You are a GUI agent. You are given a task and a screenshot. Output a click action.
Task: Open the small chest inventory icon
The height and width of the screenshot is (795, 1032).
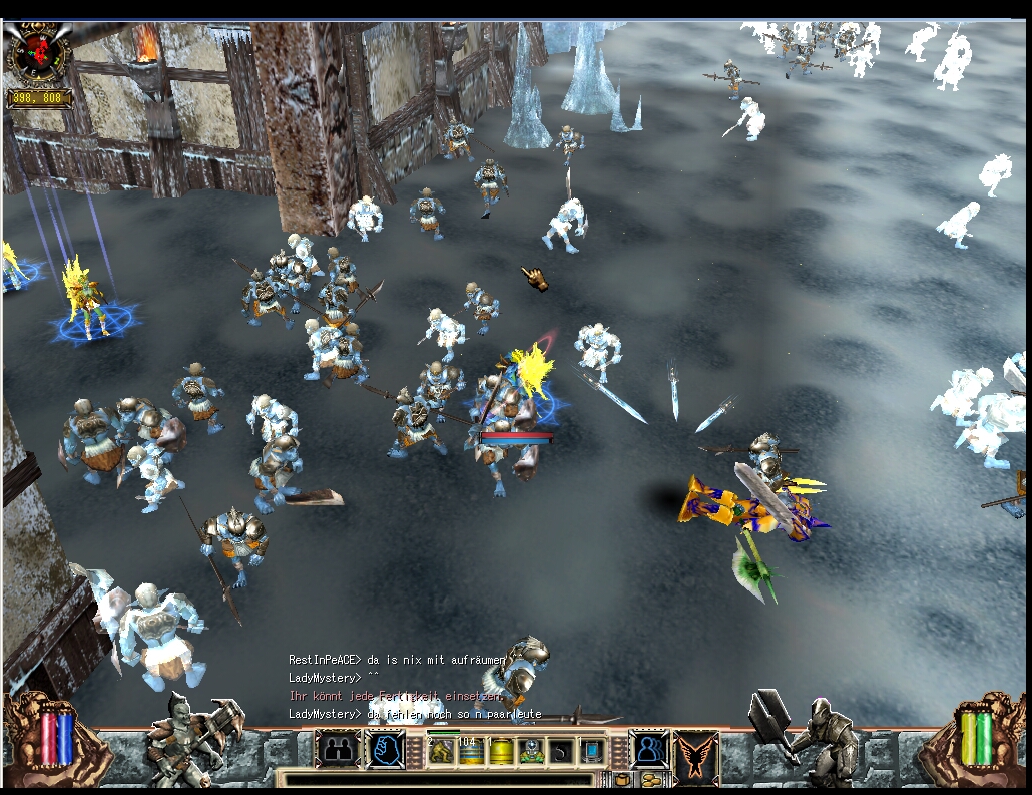click(x=623, y=779)
